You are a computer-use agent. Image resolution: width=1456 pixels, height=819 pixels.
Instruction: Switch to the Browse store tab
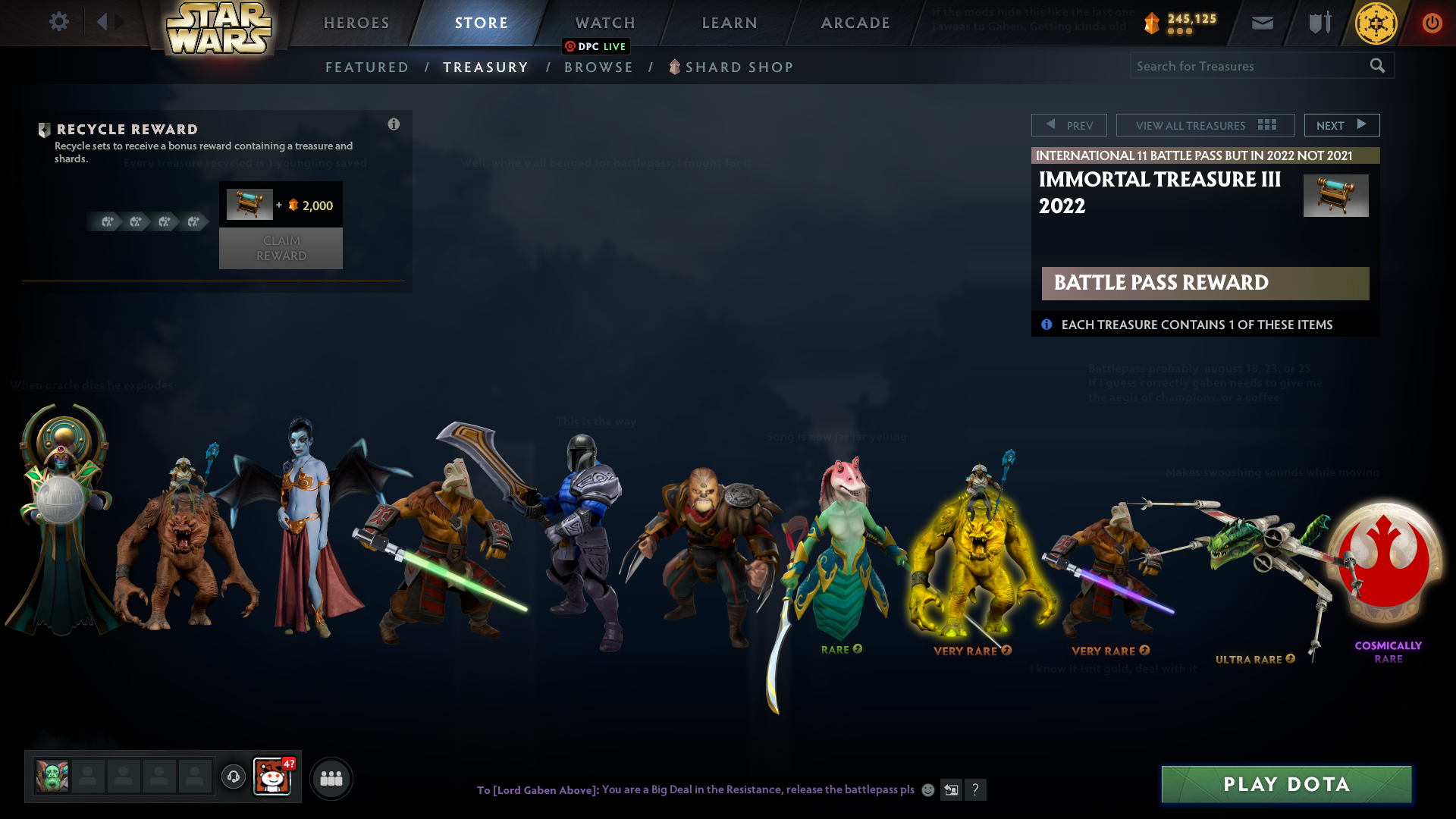pyautogui.click(x=599, y=67)
